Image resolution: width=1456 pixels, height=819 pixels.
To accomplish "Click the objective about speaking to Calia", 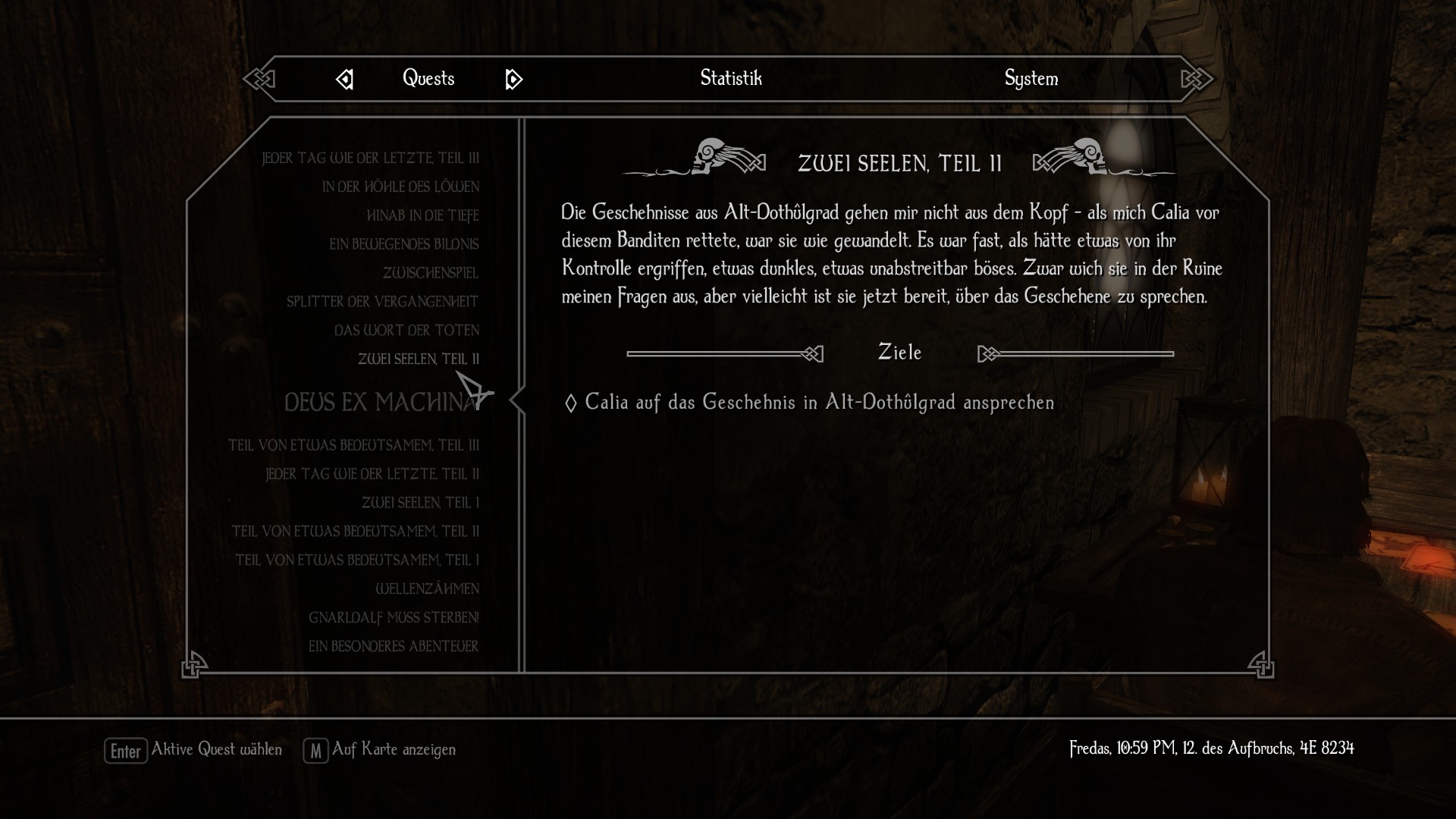I will (819, 402).
